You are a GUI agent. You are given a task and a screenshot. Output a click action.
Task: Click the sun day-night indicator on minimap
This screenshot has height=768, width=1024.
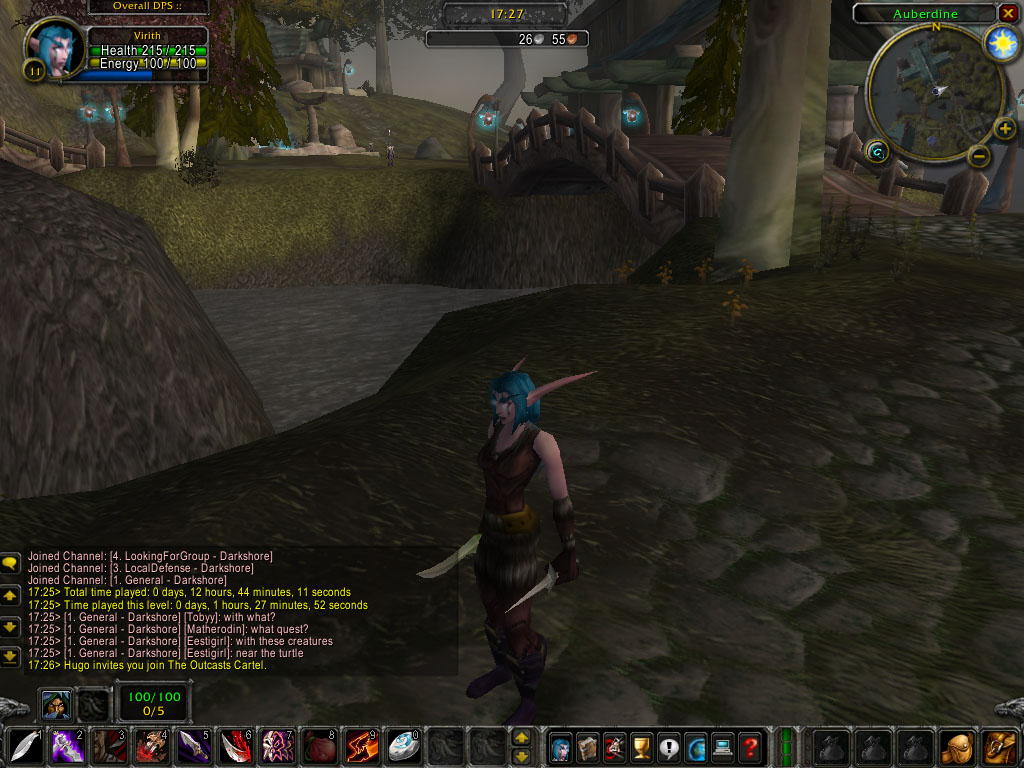coord(1000,42)
